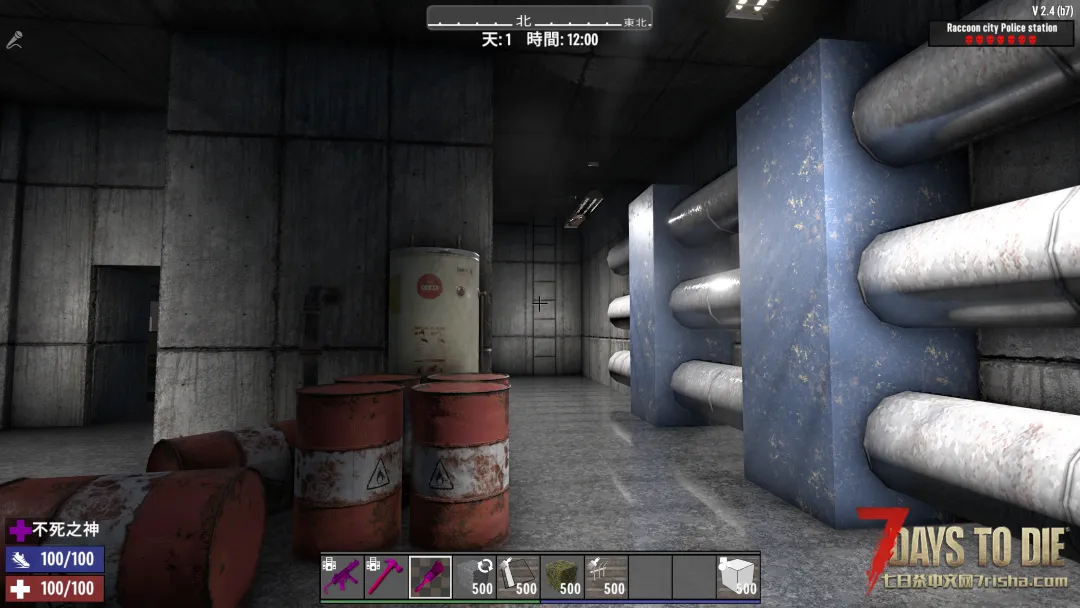This screenshot has width=1080, height=608.
Task: Click the purple cross god mode buff
Action: [20, 531]
